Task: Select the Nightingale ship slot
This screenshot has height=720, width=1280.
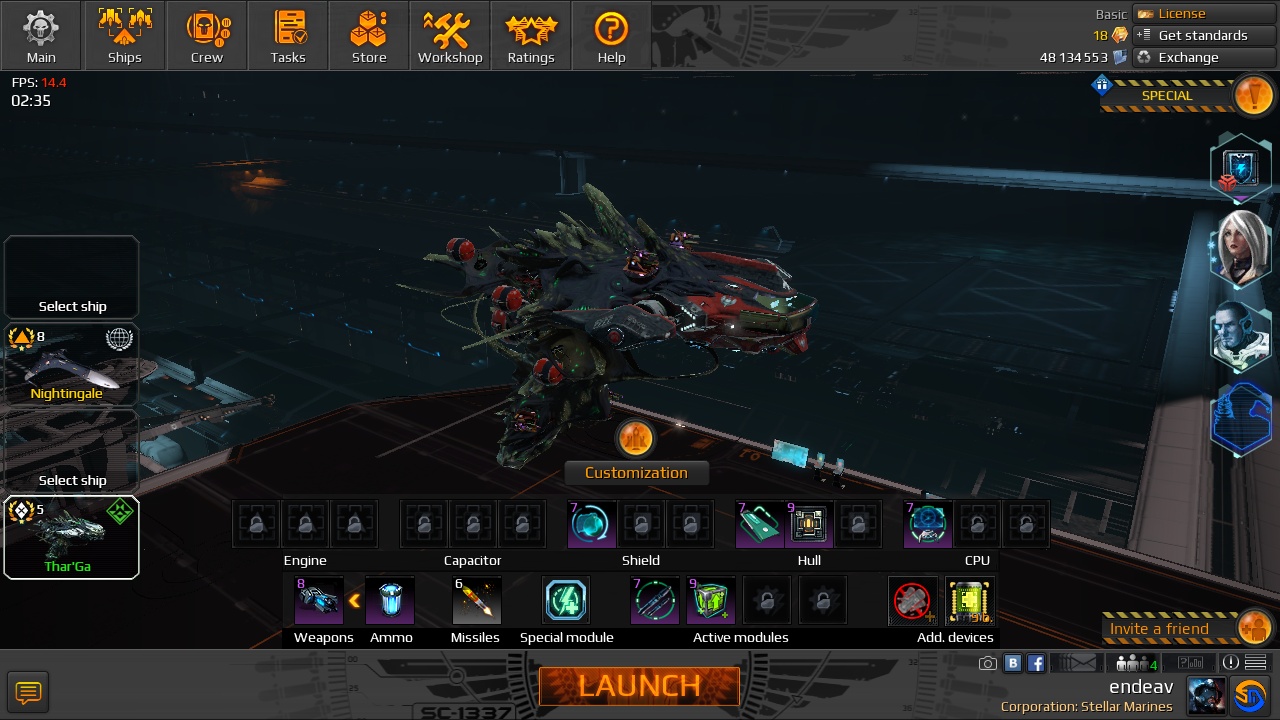Action: pos(71,365)
